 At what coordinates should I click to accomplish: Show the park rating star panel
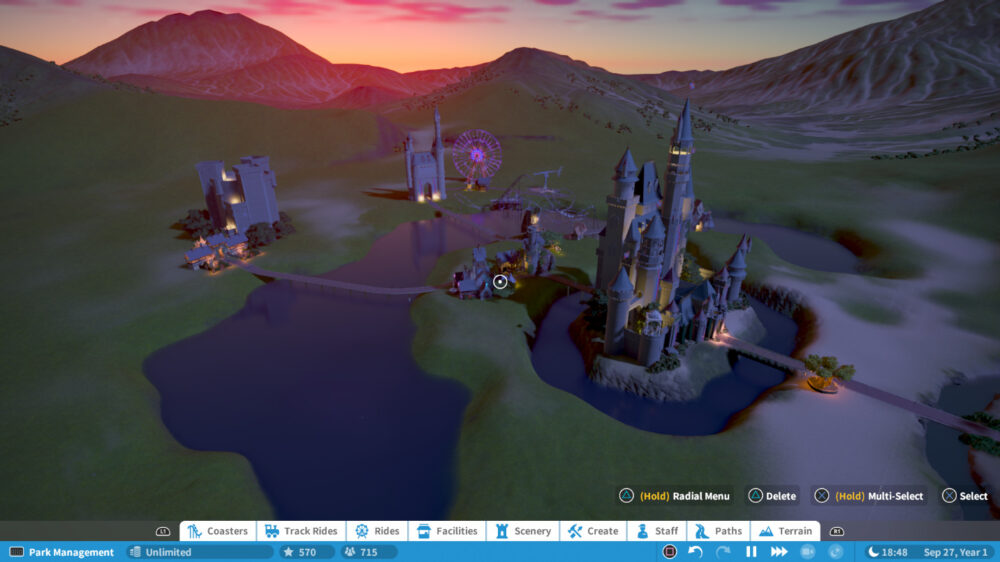pyautogui.click(x=302, y=552)
